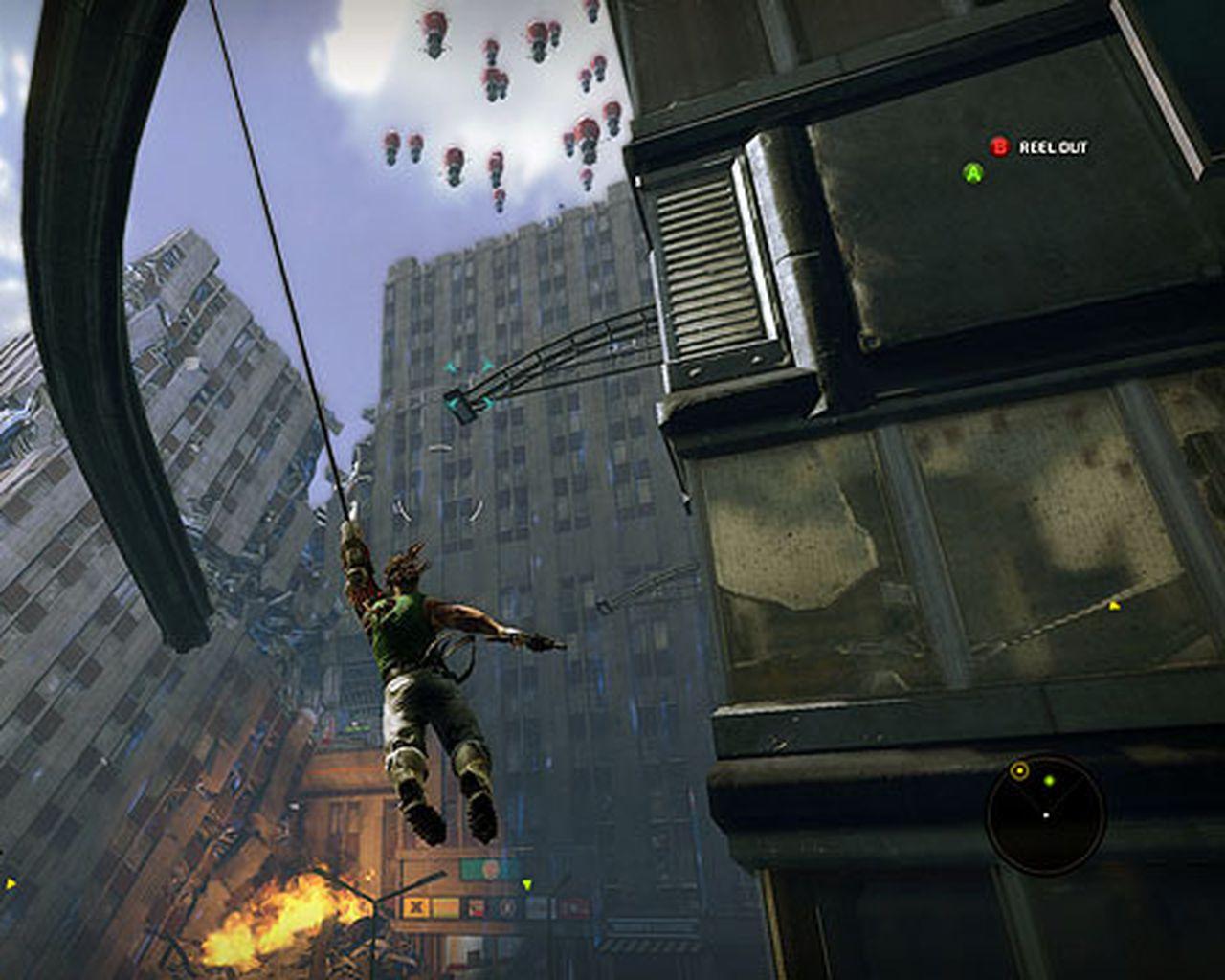Click the white player dot on the minimap
Screen dimensions: 1225x980
[x=1045, y=815]
